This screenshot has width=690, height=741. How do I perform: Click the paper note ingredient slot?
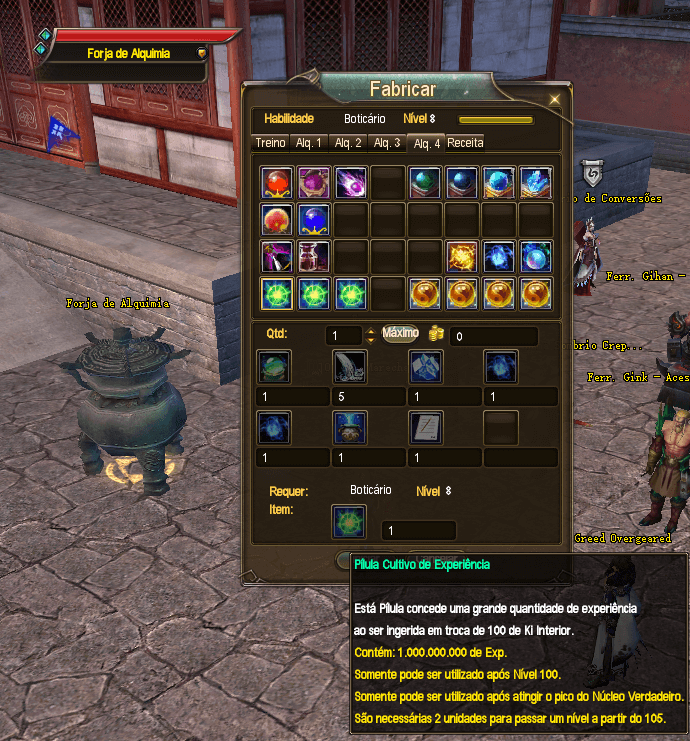point(425,427)
